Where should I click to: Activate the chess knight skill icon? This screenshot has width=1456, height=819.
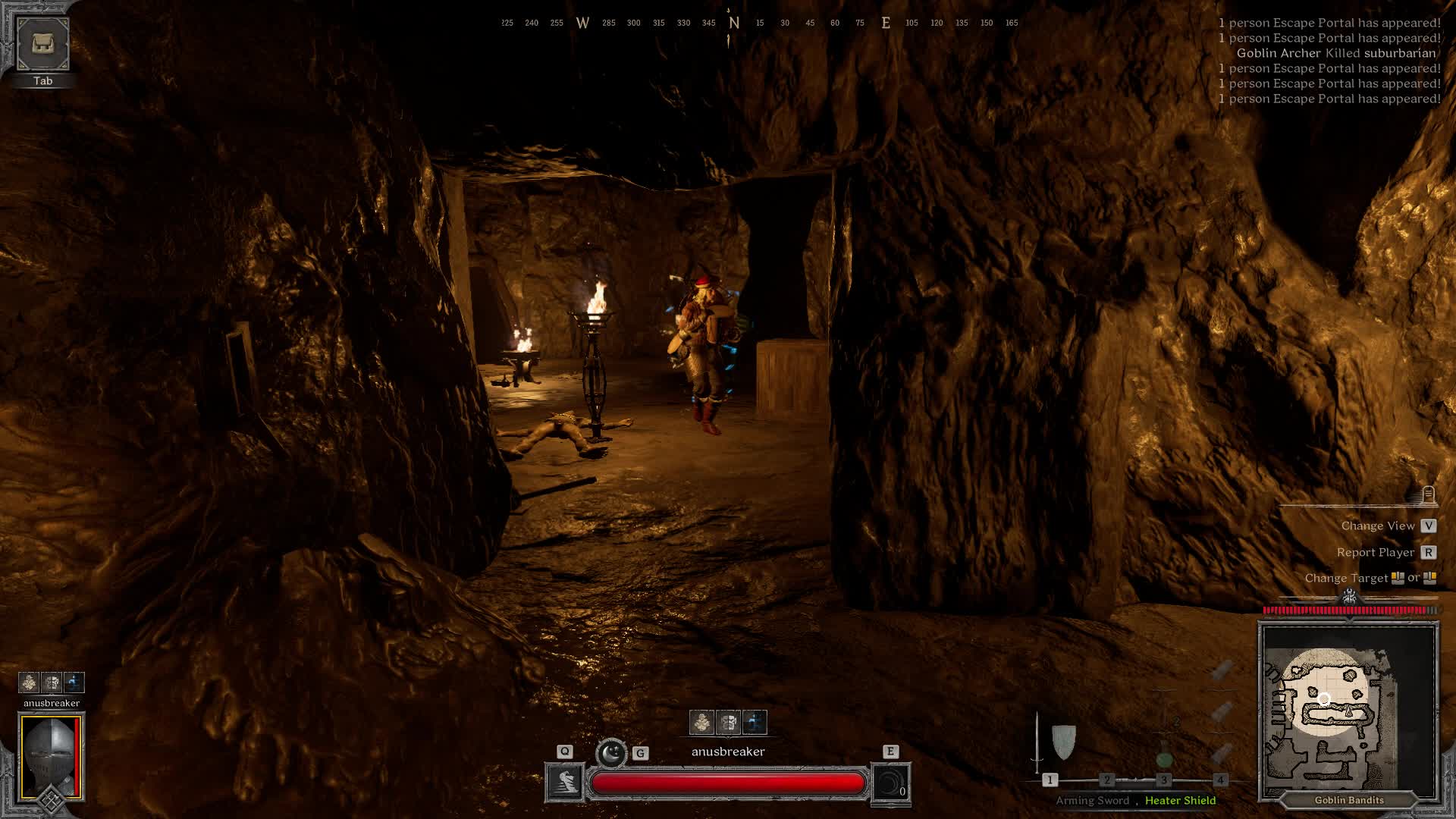pyautogui.click(x=565, y=783)
